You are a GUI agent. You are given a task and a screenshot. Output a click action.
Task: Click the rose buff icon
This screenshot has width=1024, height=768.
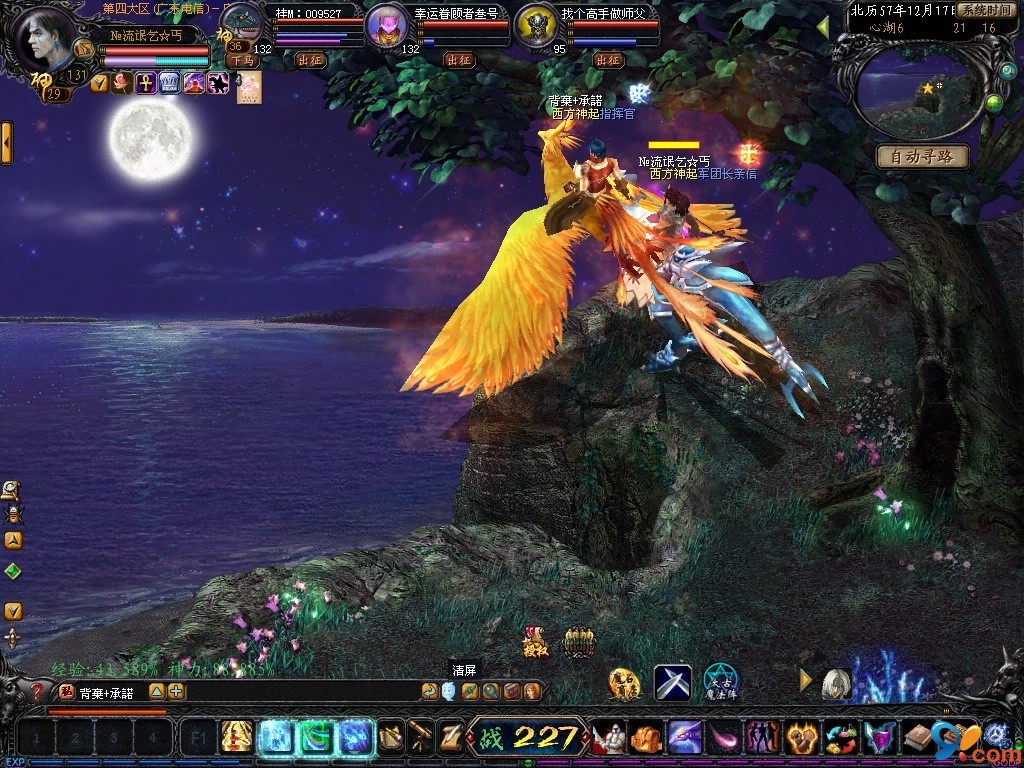tap(121, 83)
